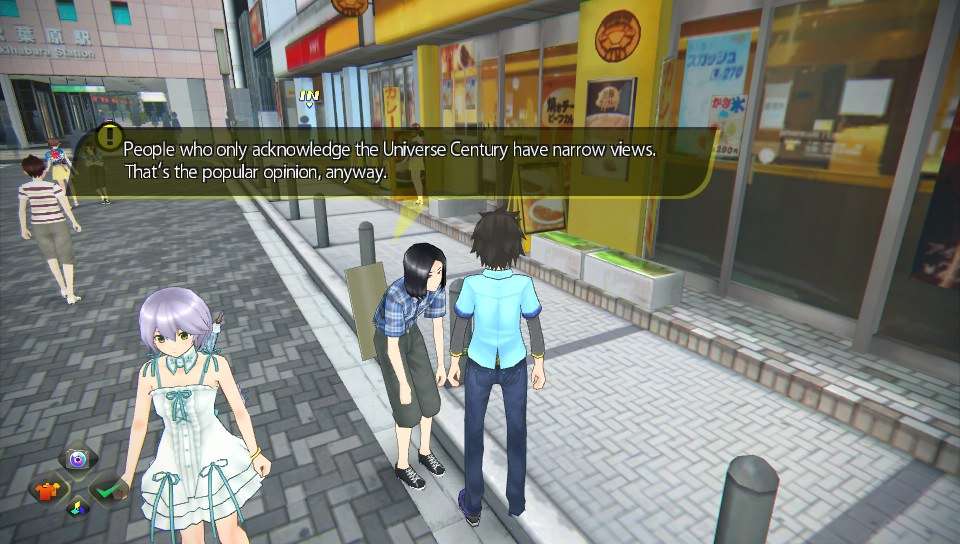This screenshot has width=960, height=544.
Task: Choose the colorful shapes icon below
Action: point(76,509)
